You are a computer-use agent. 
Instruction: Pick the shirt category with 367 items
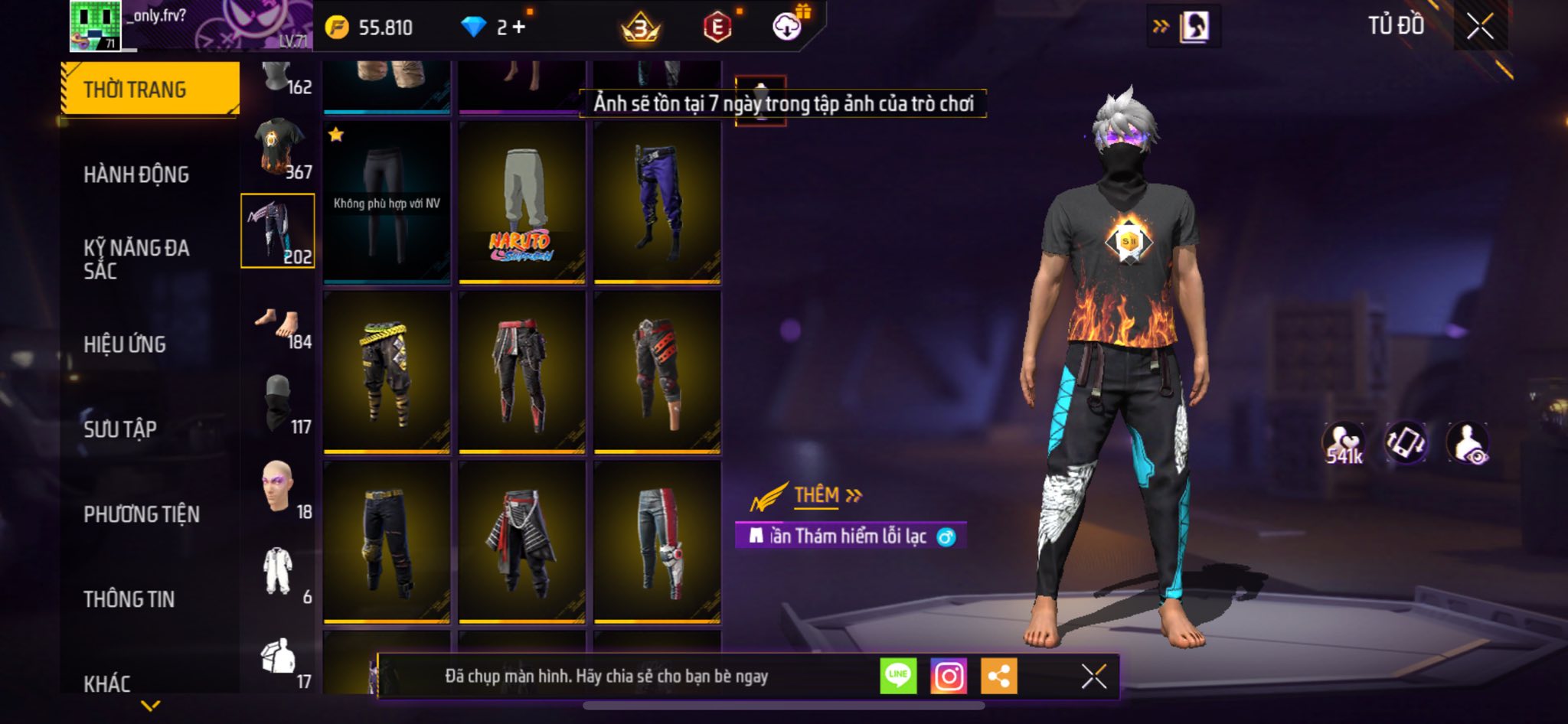click(x=279, y=147)
